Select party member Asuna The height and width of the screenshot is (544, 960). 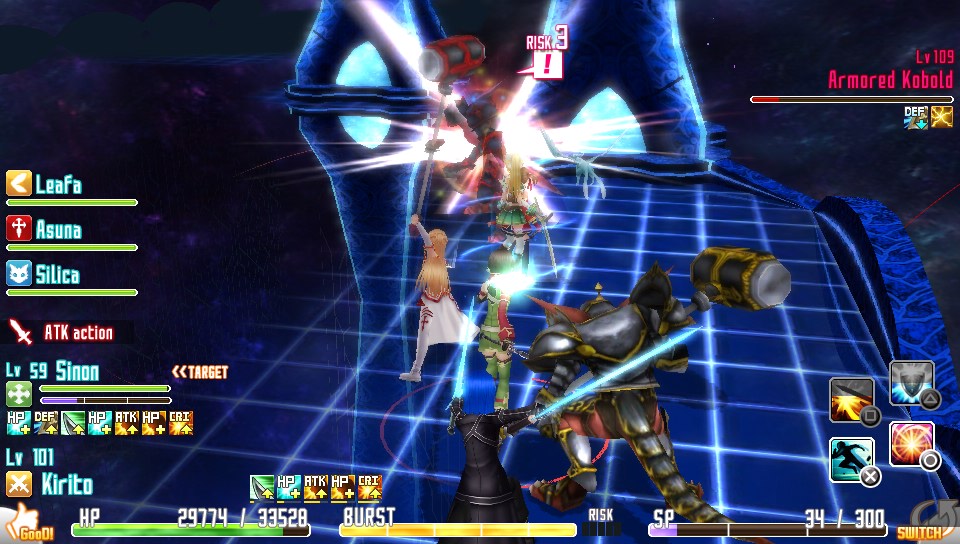(x=58, y=230)
